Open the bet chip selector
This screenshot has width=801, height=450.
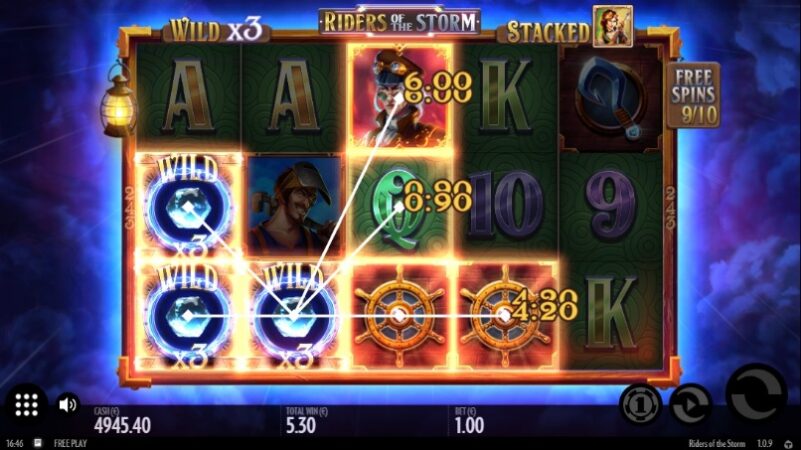[x=640, y=404]
